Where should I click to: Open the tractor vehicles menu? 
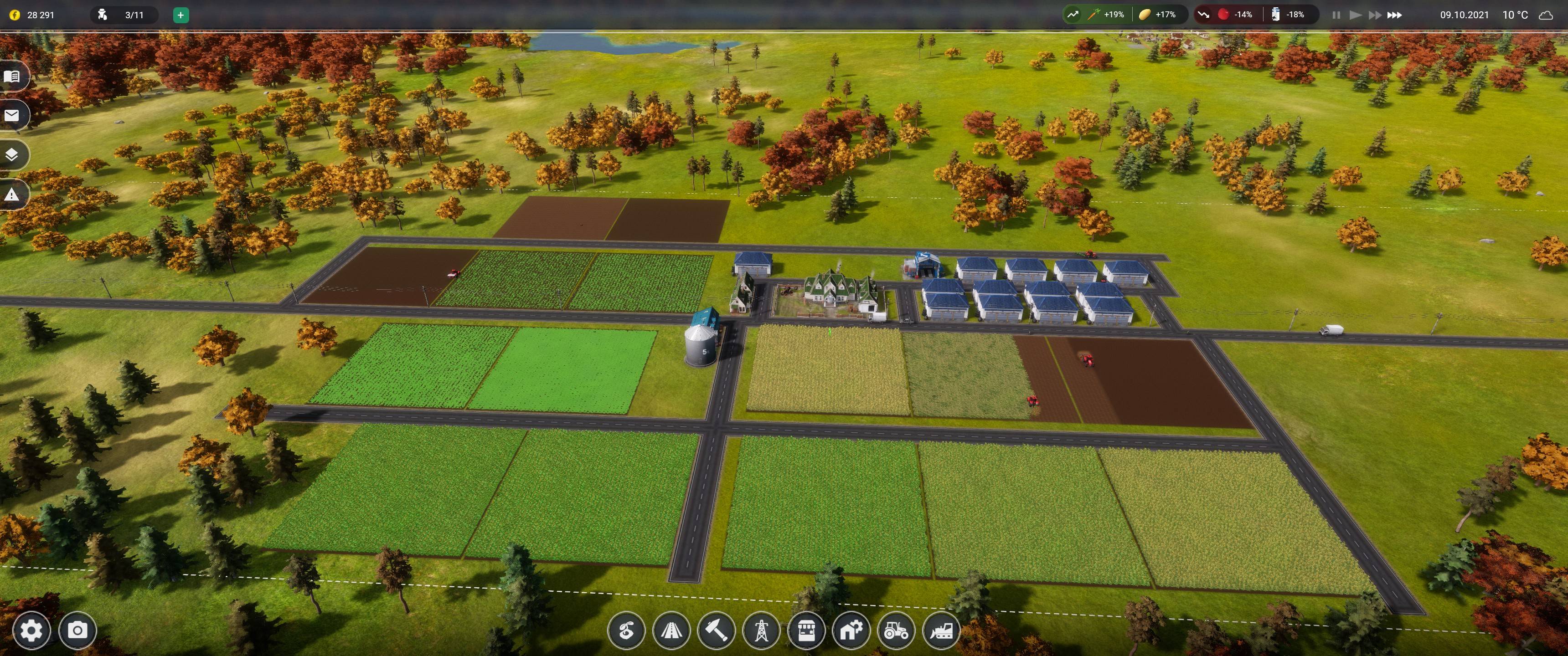897,631
